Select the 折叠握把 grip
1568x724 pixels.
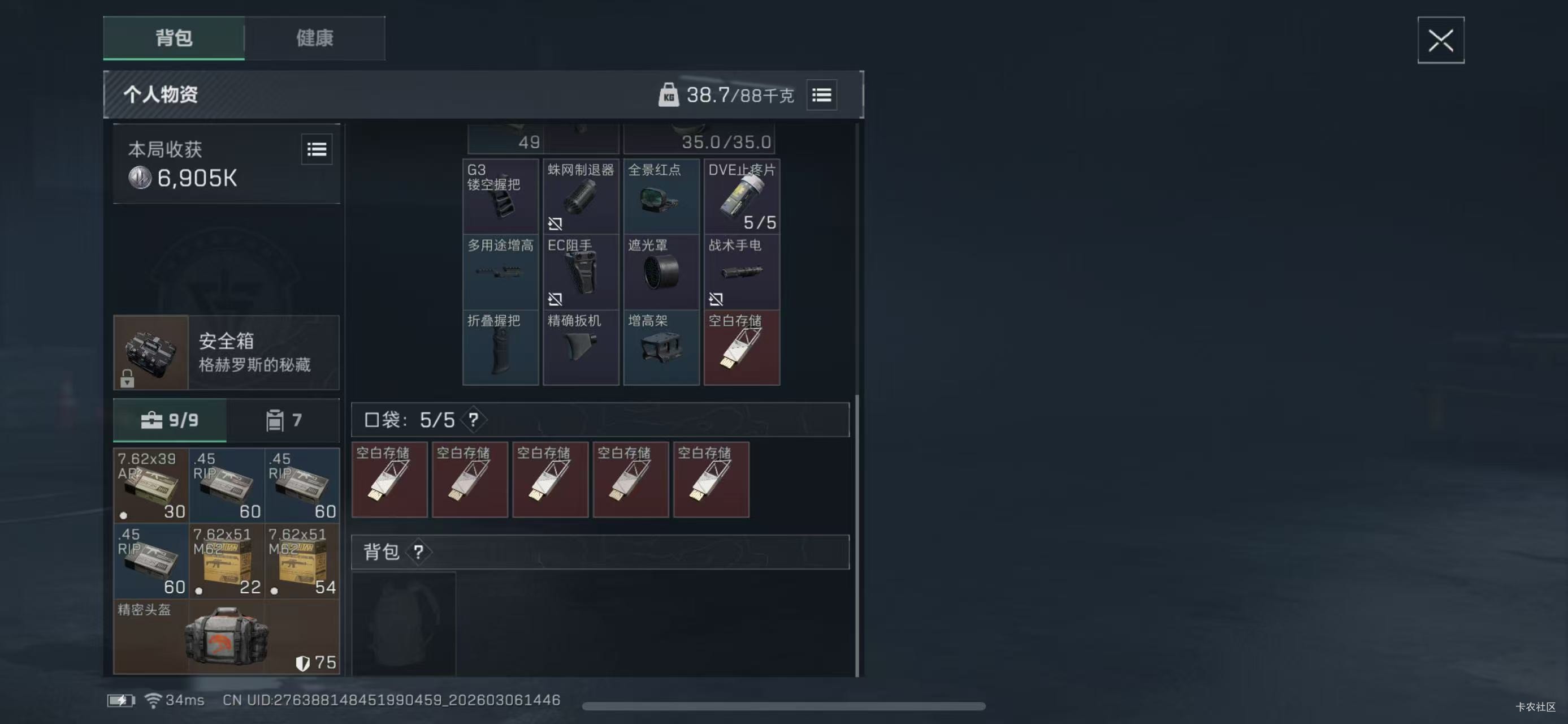click(500, 348)
